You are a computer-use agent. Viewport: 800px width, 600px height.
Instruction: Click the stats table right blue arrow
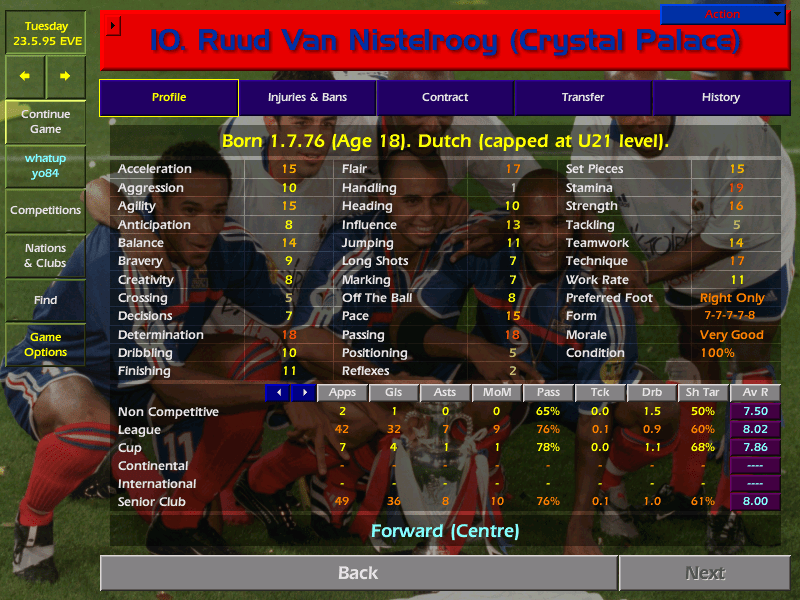(302, 393)
